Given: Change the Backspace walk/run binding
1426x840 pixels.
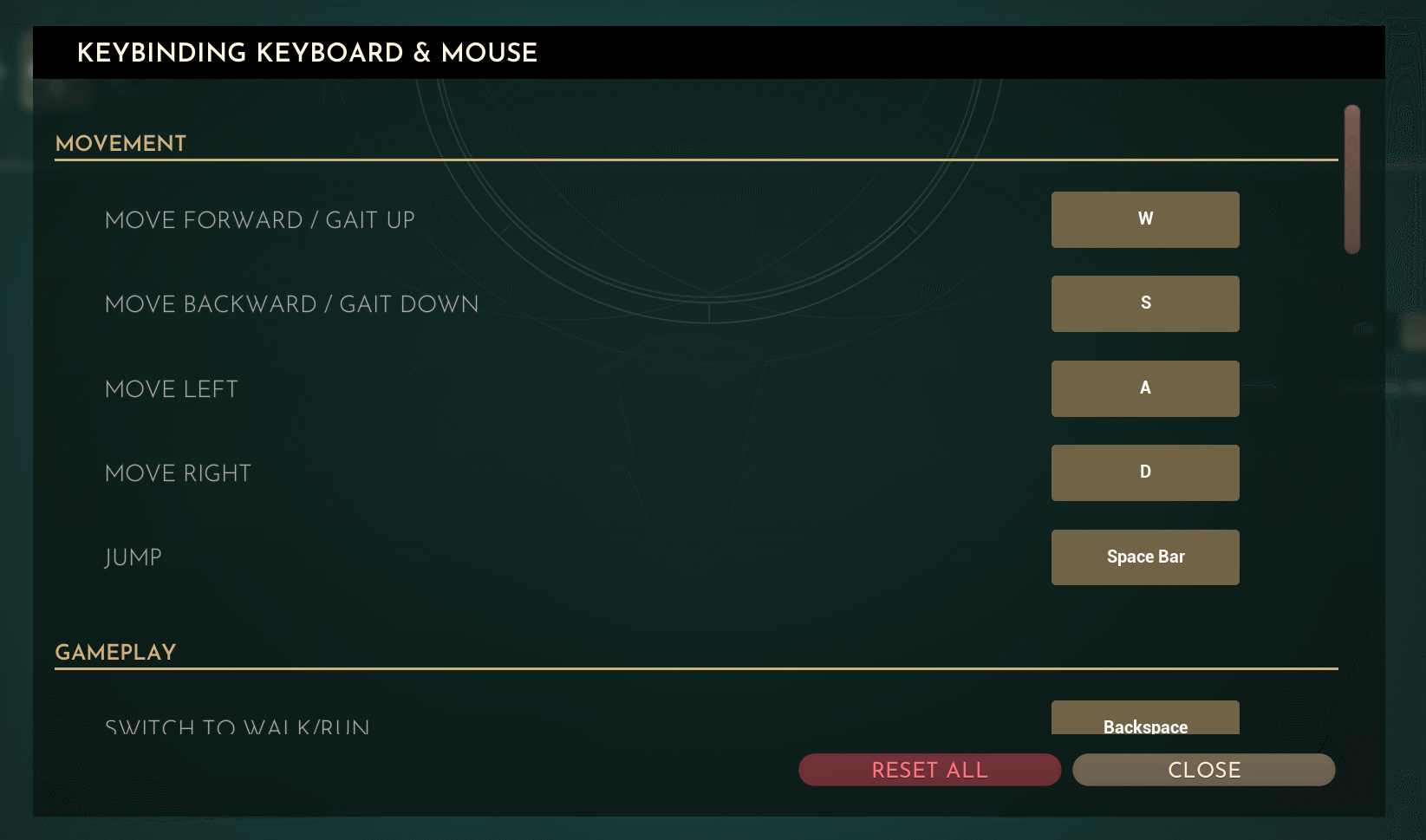Looking at the screenshot, I should (x=1144, y=720).
